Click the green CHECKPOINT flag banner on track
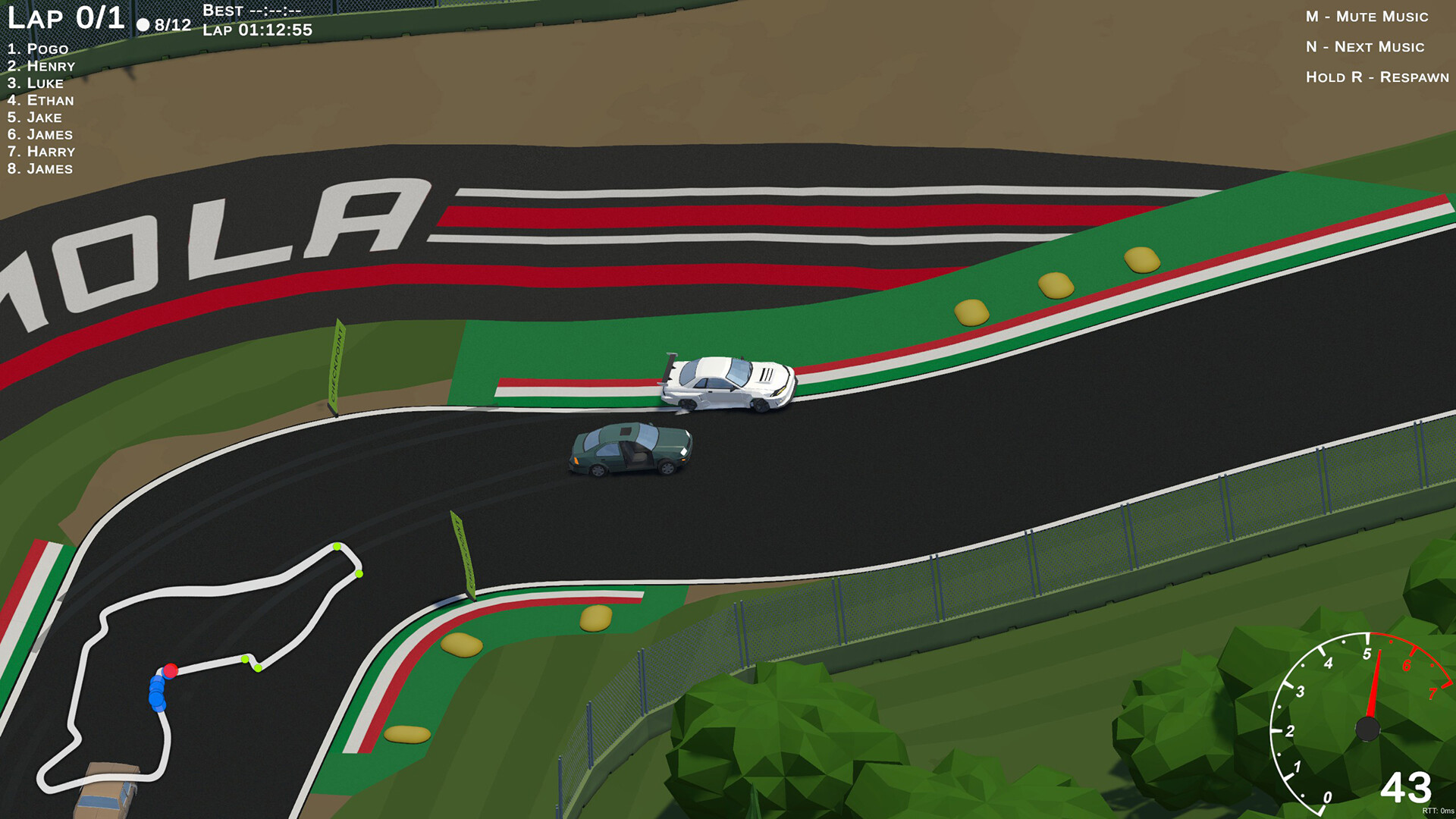The height and width of the screenshot is (819, 1456). 337,360
